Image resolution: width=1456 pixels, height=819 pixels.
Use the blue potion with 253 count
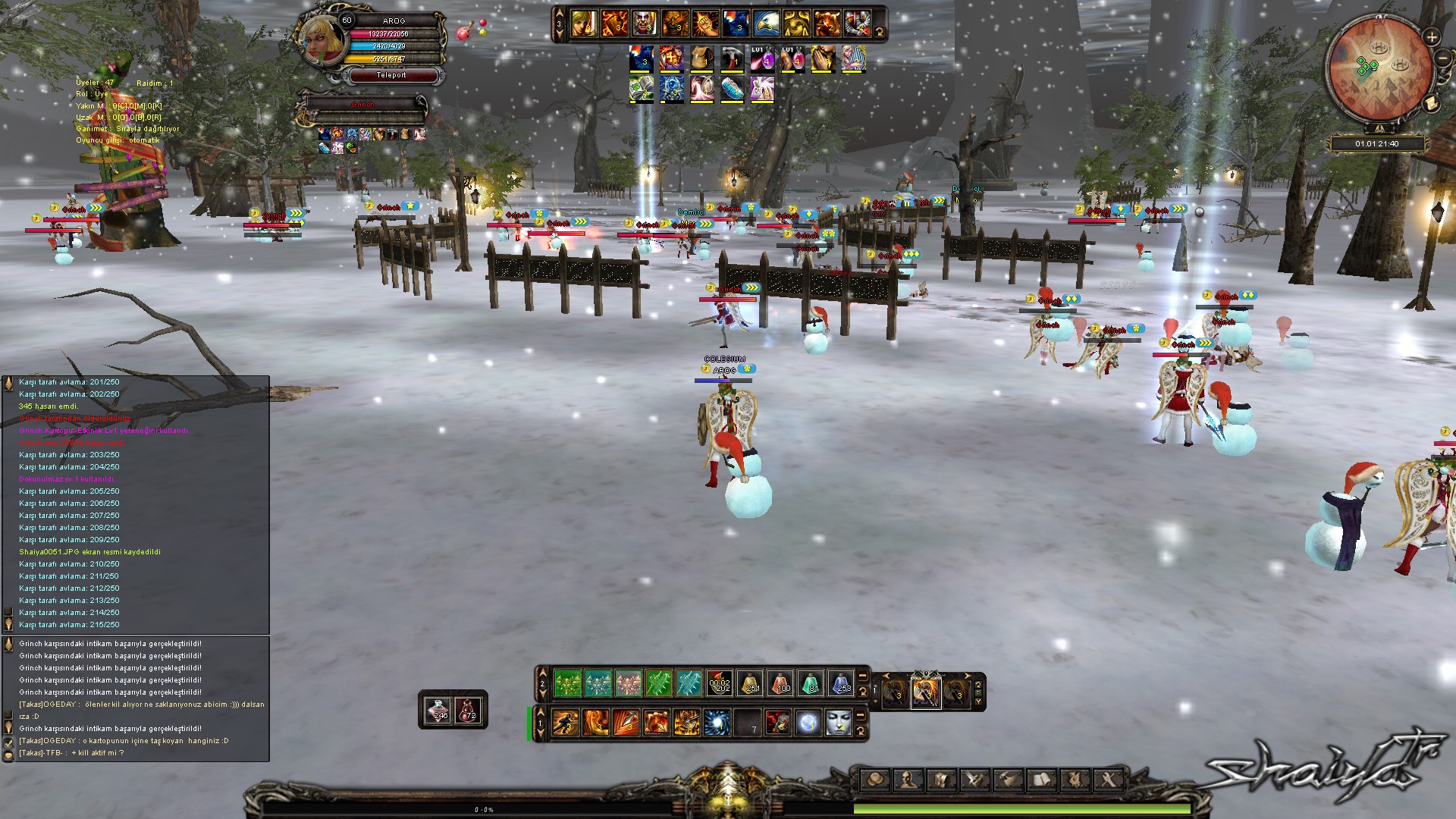tap(841, 683)
